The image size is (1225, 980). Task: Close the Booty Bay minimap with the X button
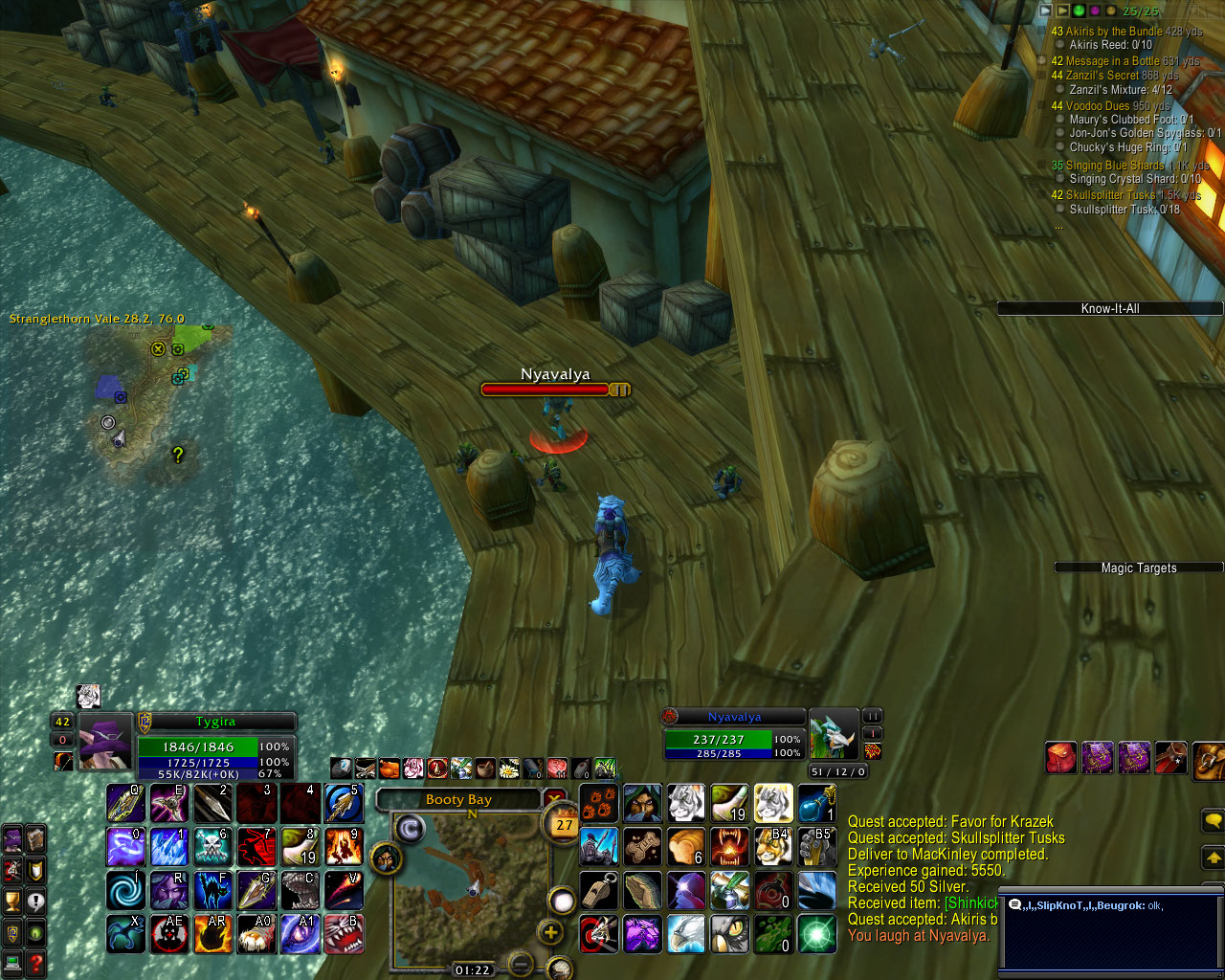pos(553,799)
